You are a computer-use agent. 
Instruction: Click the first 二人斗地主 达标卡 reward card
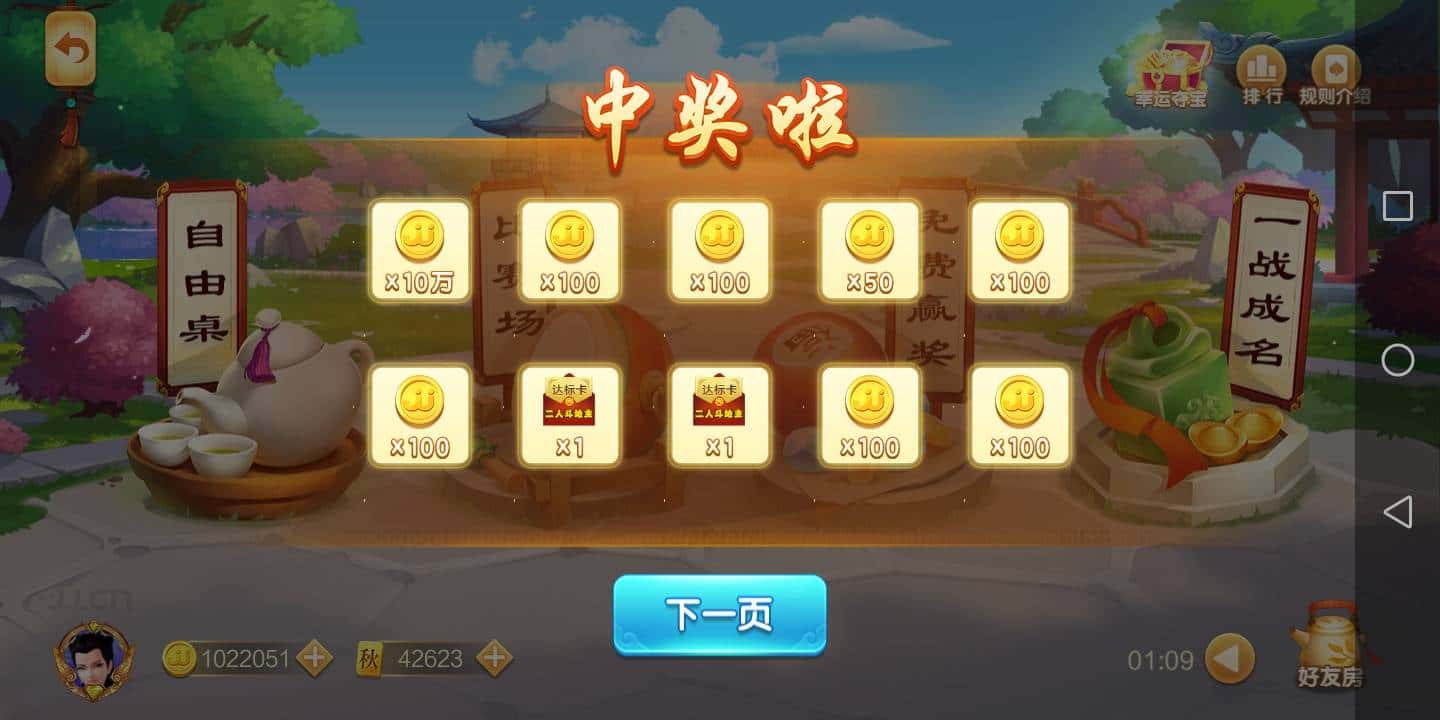click(x=570, y=413)
